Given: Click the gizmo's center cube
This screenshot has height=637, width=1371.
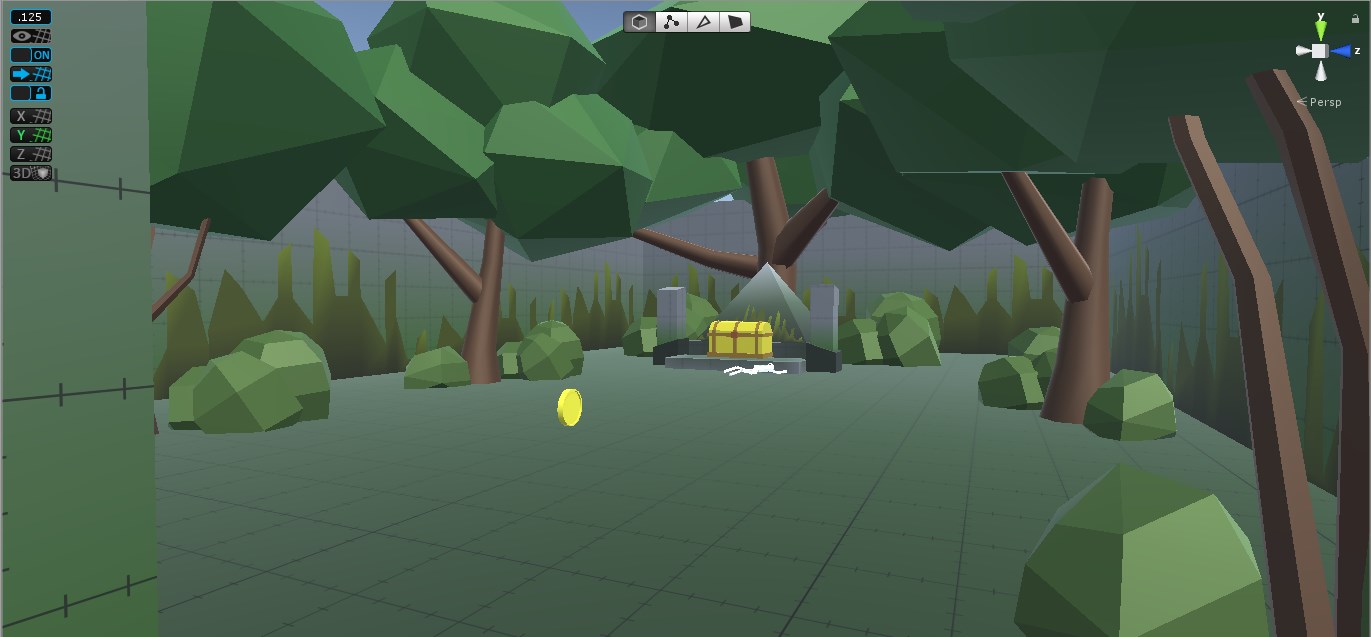Looking at the screenshot, I should pos(1320,51).
